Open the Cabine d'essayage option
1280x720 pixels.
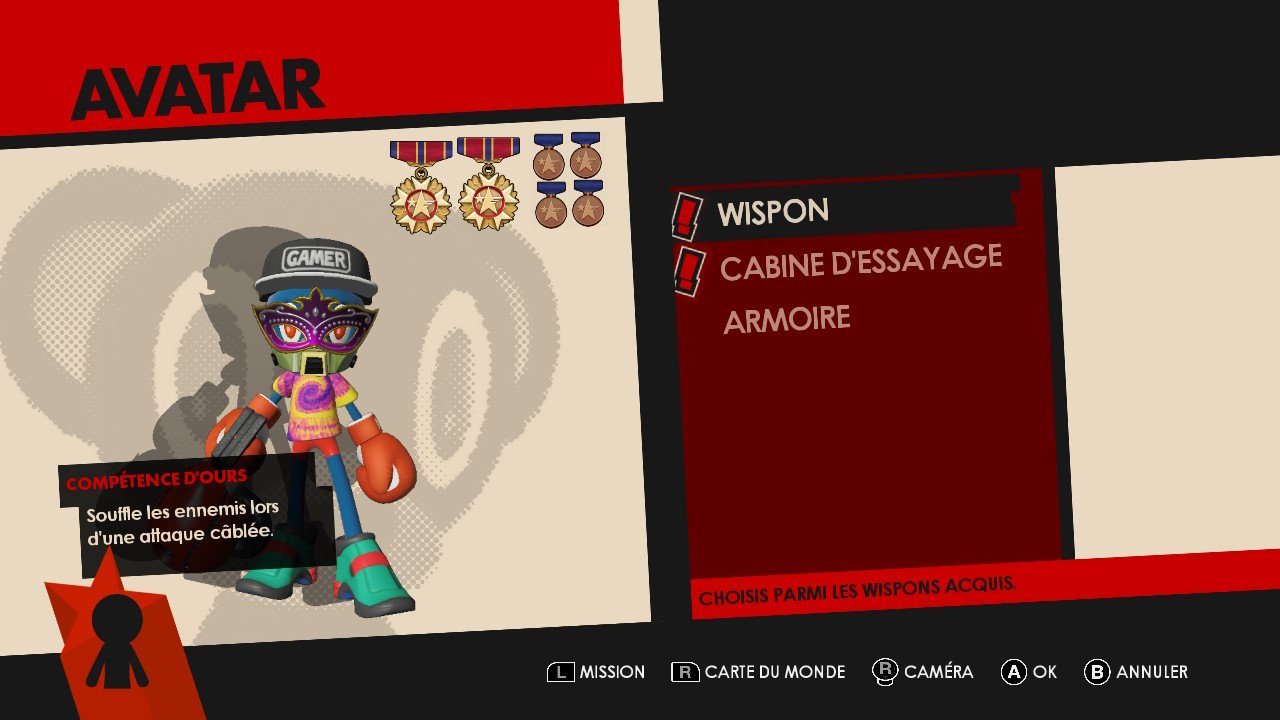[860, 263]
